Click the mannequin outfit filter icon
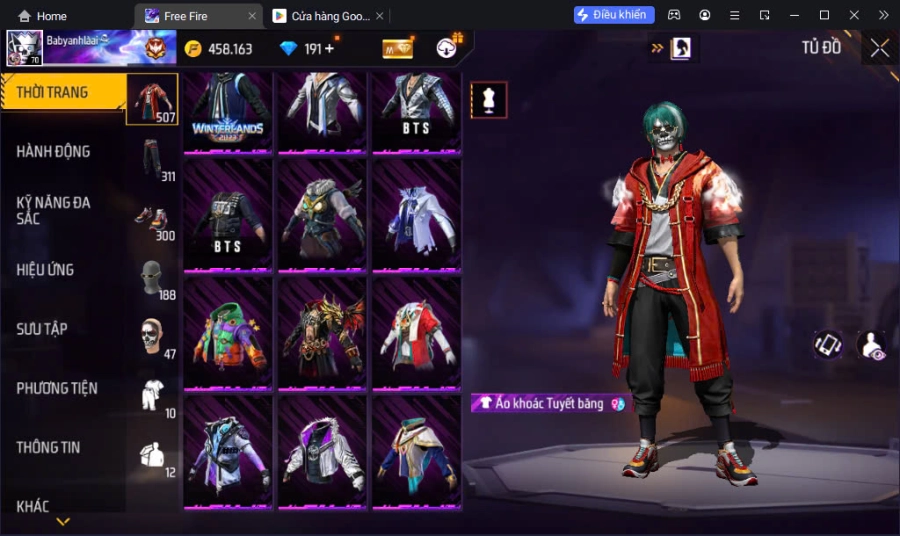Screen dimensions: 900x536 pos(489,100)
